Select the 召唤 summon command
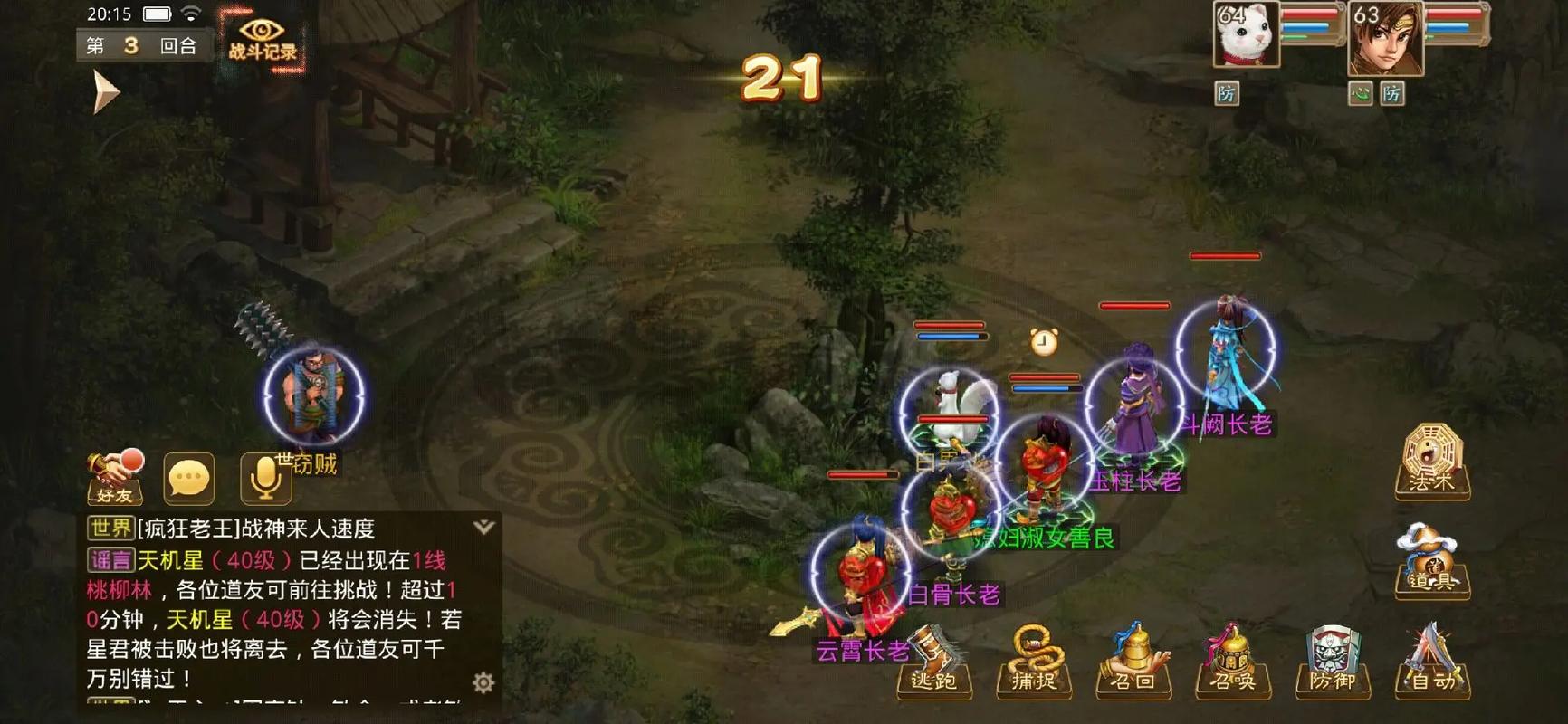The width and height of the screenshot is (1568, 724). click(1233, 662)
